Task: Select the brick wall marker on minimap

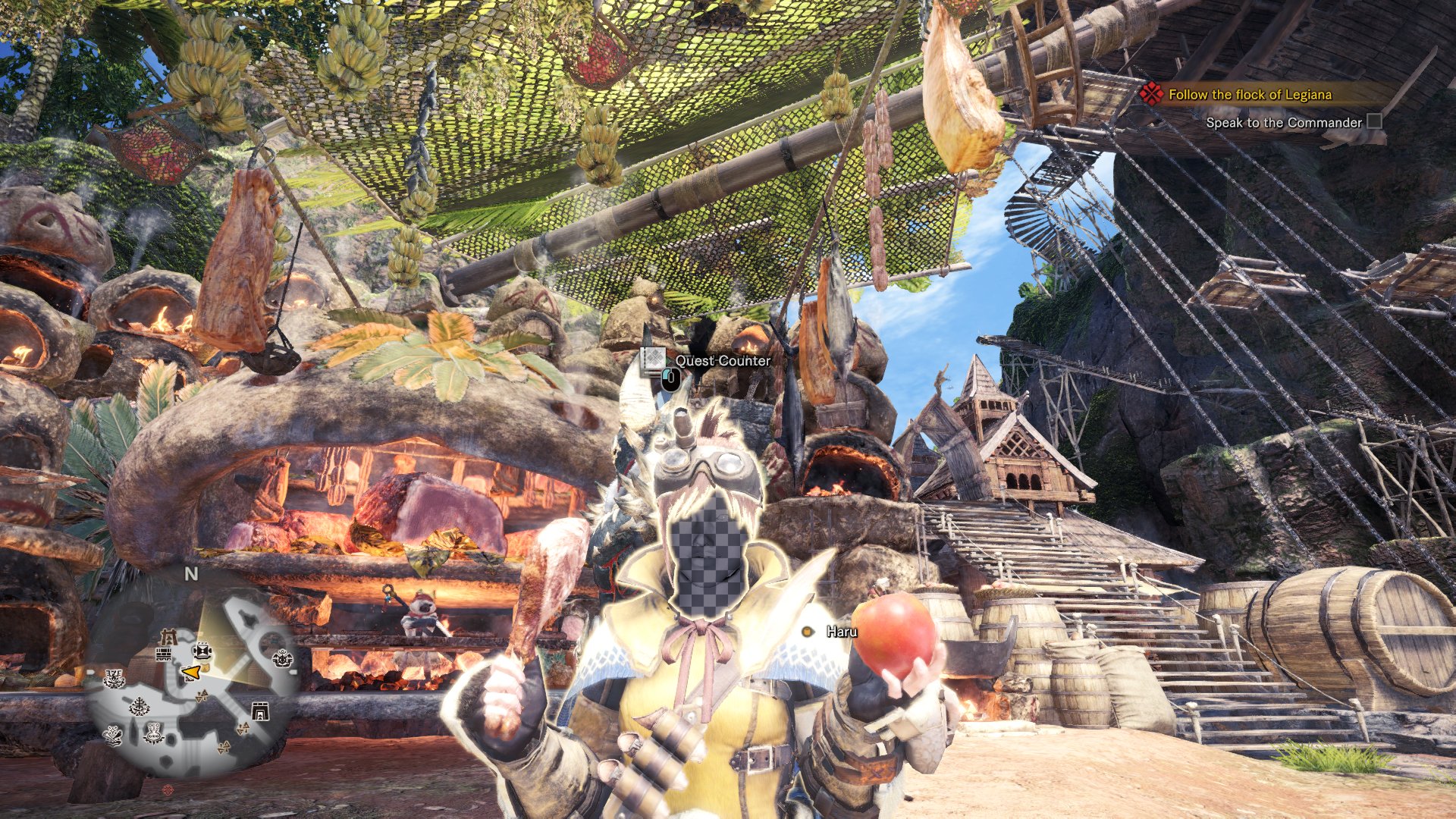Action: tap(164, 654)
